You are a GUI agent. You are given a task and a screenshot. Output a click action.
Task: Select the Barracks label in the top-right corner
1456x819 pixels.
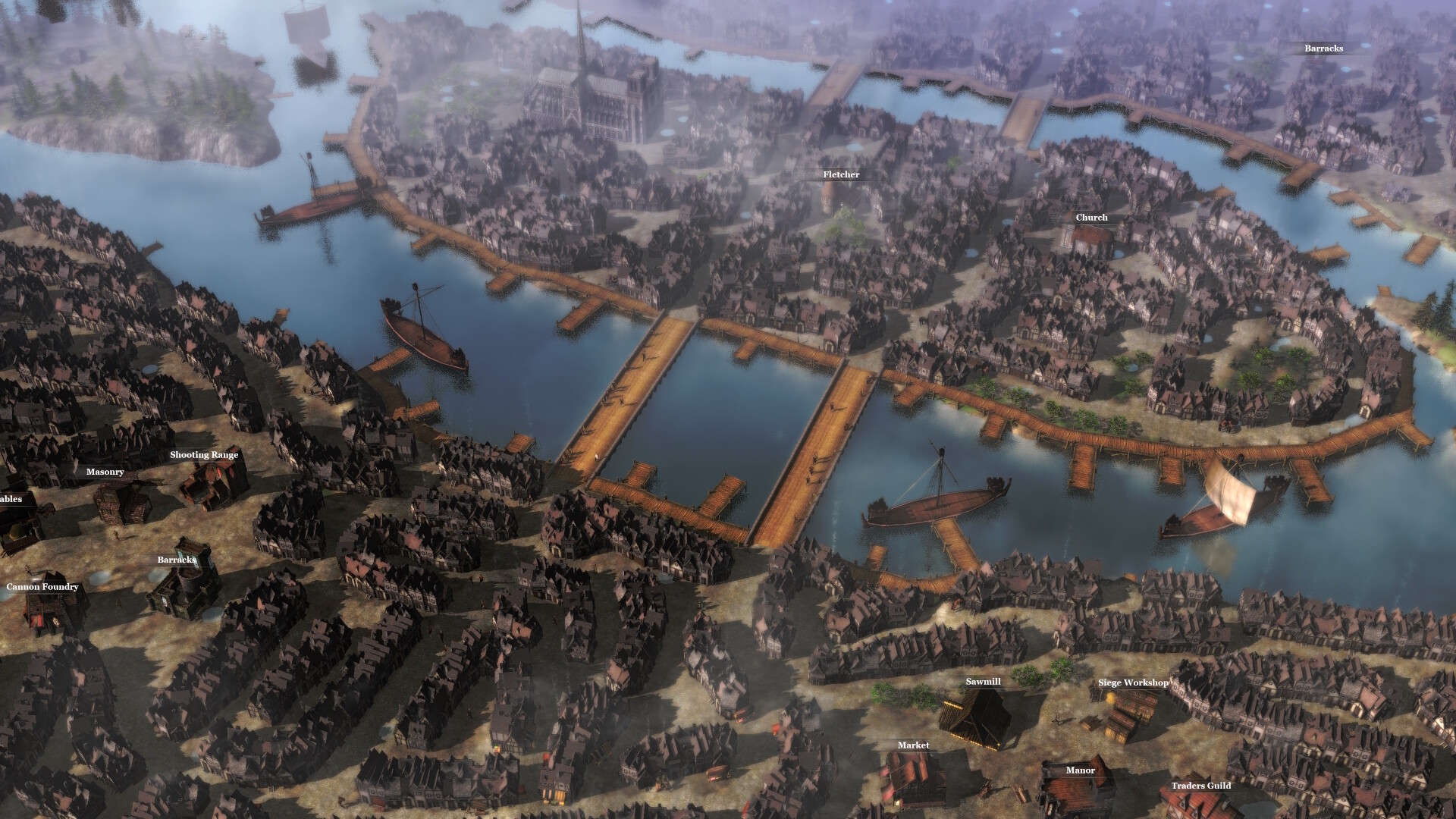pos(1323,49)
